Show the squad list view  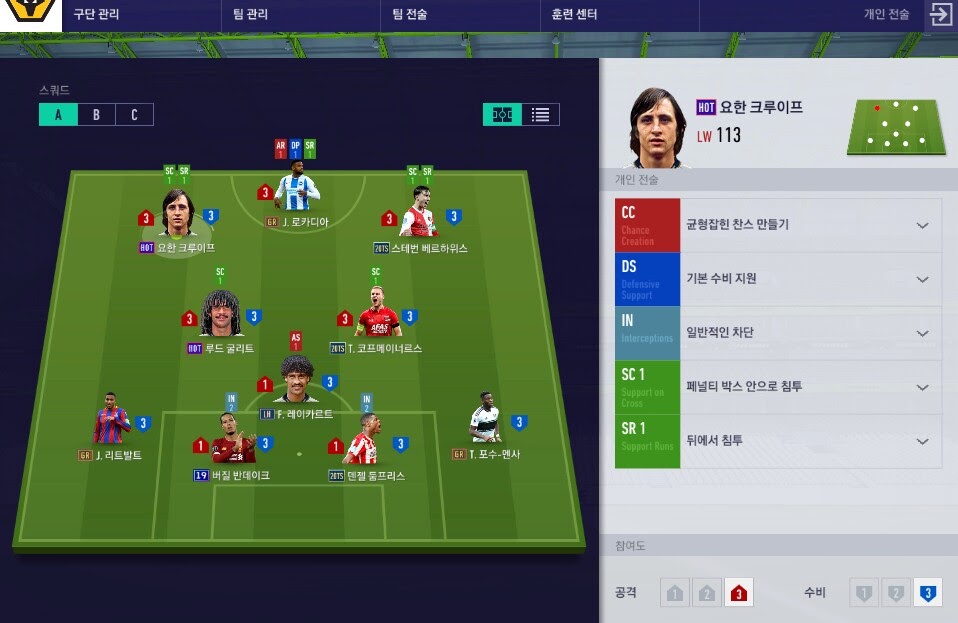click(x=540, y=114)
